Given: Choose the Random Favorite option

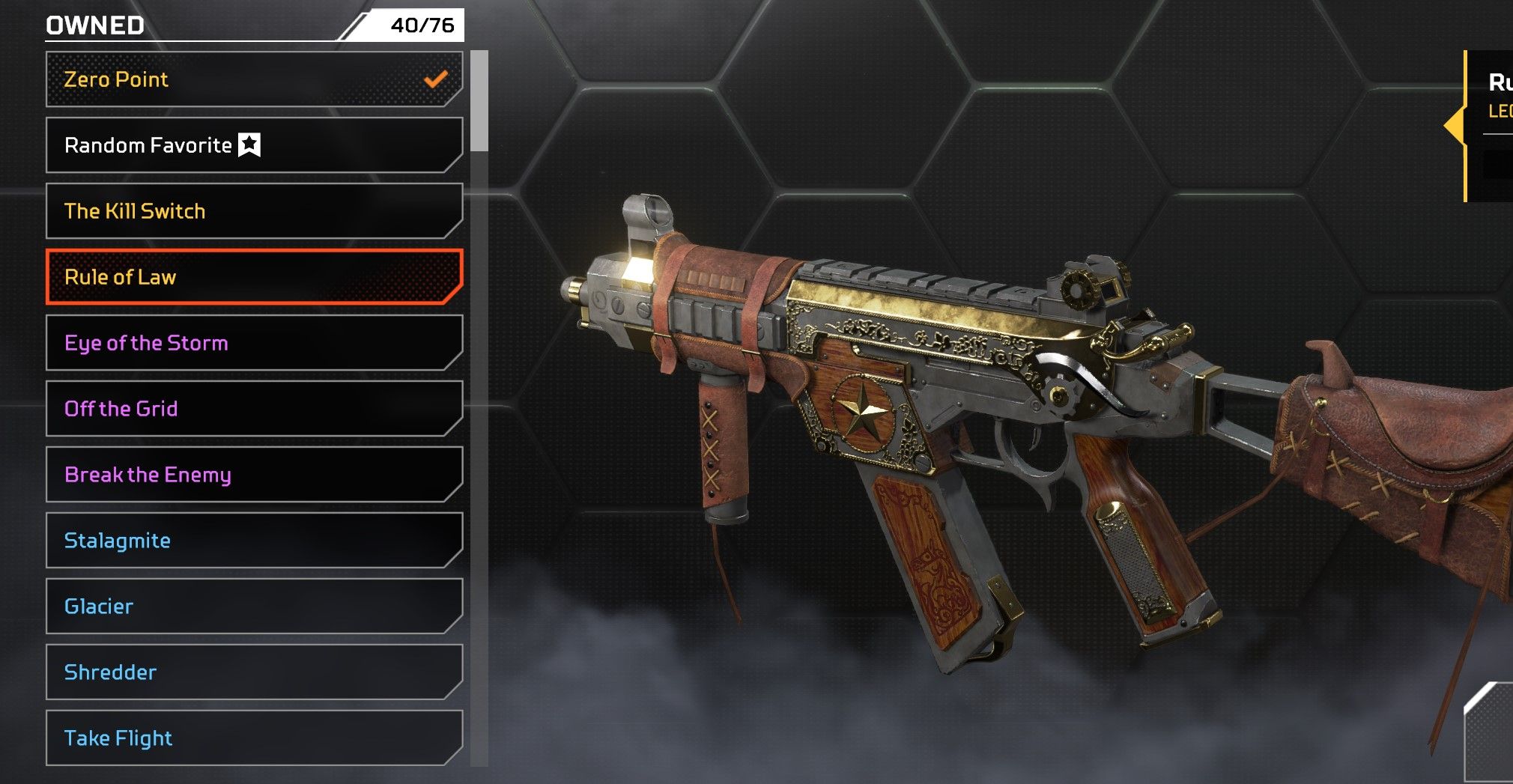Looking at the screenshot, I should [x=254, y=145].
